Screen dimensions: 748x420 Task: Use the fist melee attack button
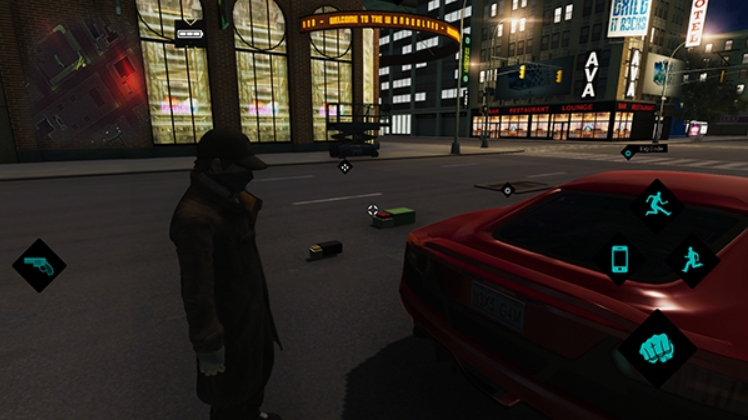coord(655,349)
